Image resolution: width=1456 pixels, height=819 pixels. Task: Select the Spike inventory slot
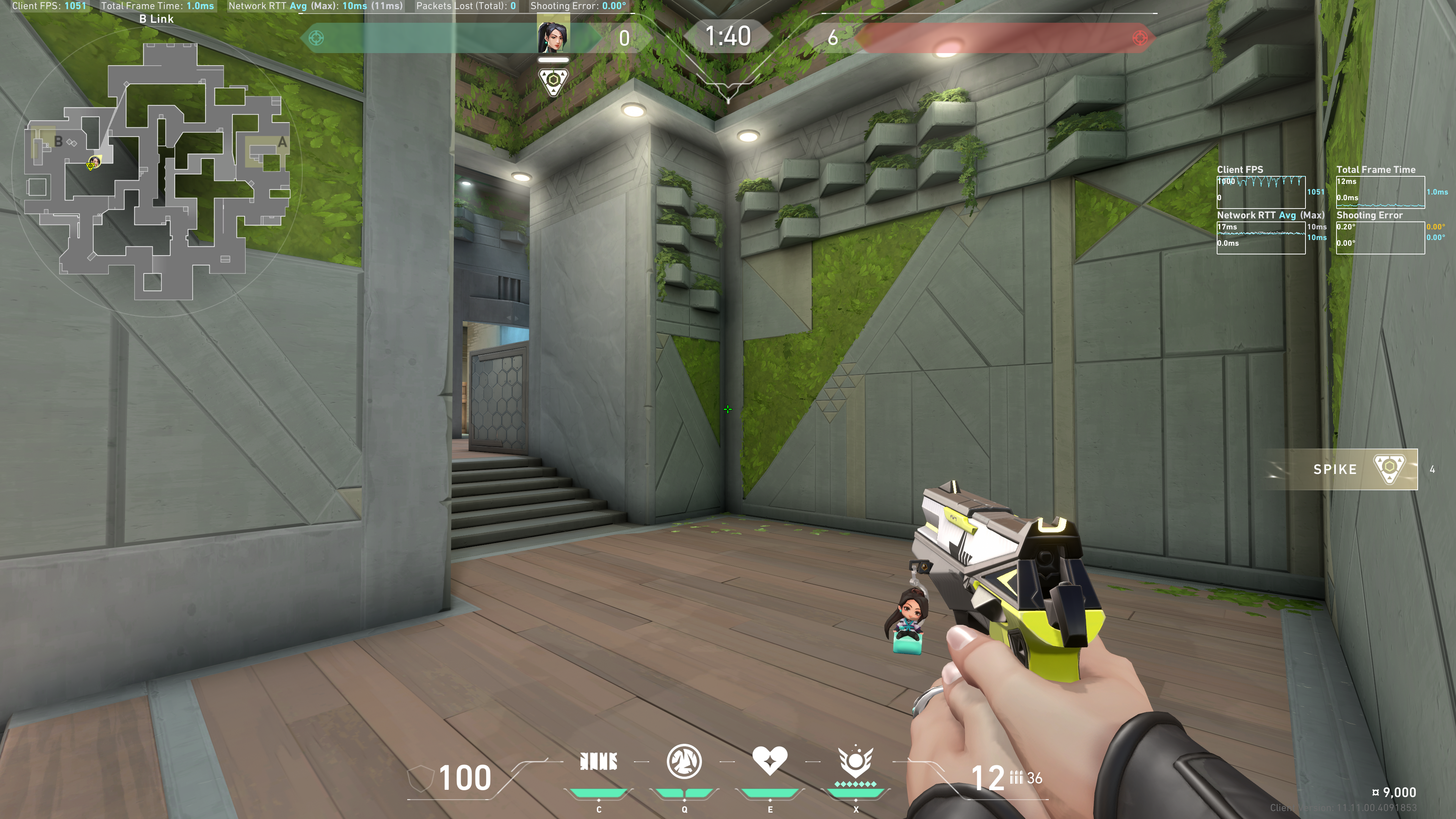(x=1341, y=469)
